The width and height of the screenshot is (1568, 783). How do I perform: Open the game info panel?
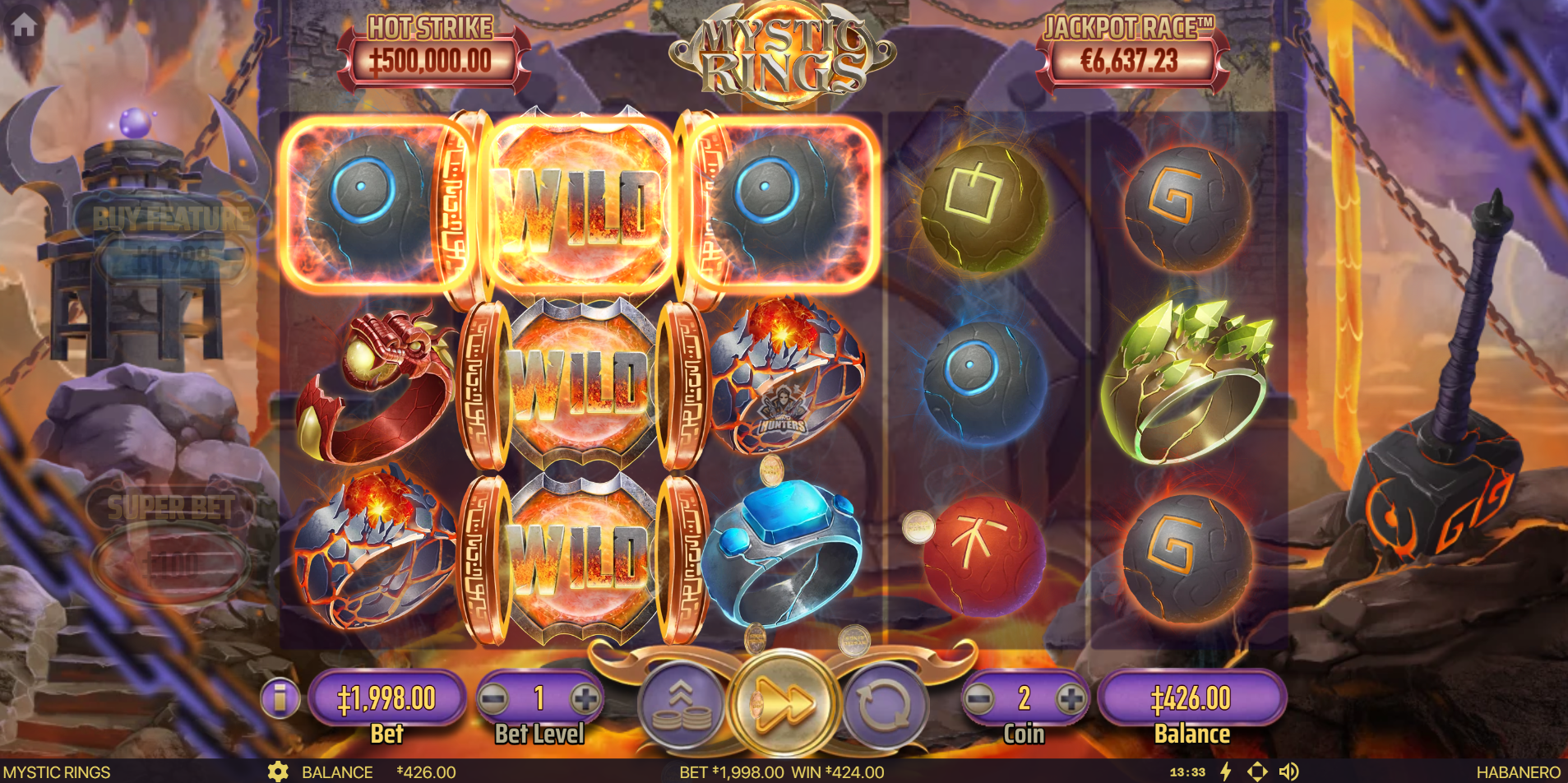[x=280, y=698]
